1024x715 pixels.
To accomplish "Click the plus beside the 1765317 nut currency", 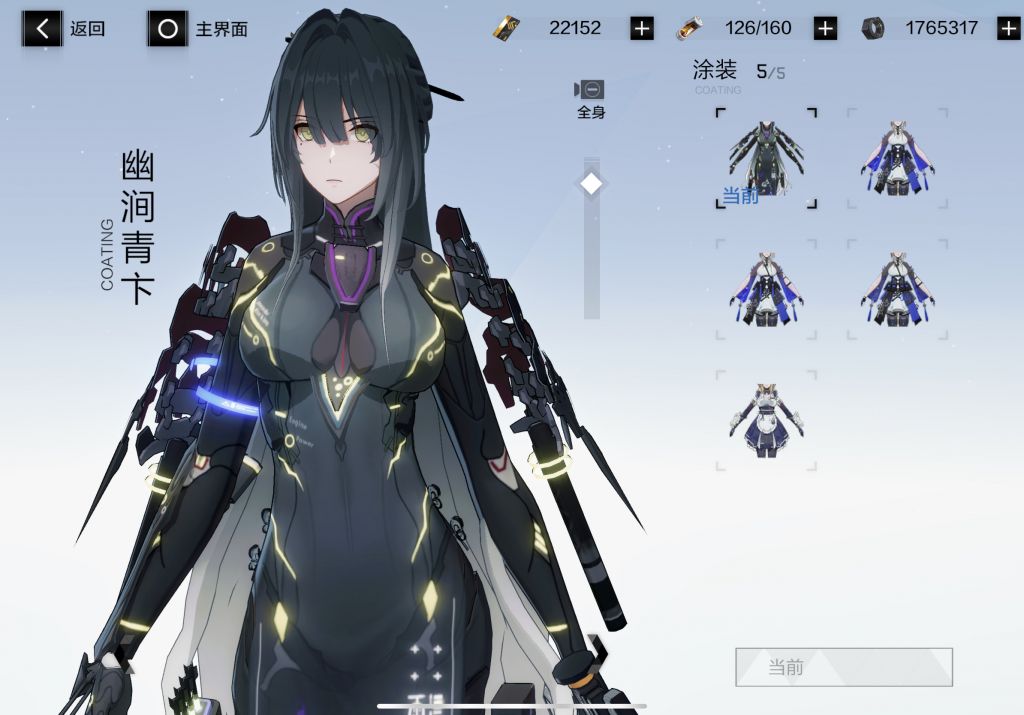I will [1008, 28].
